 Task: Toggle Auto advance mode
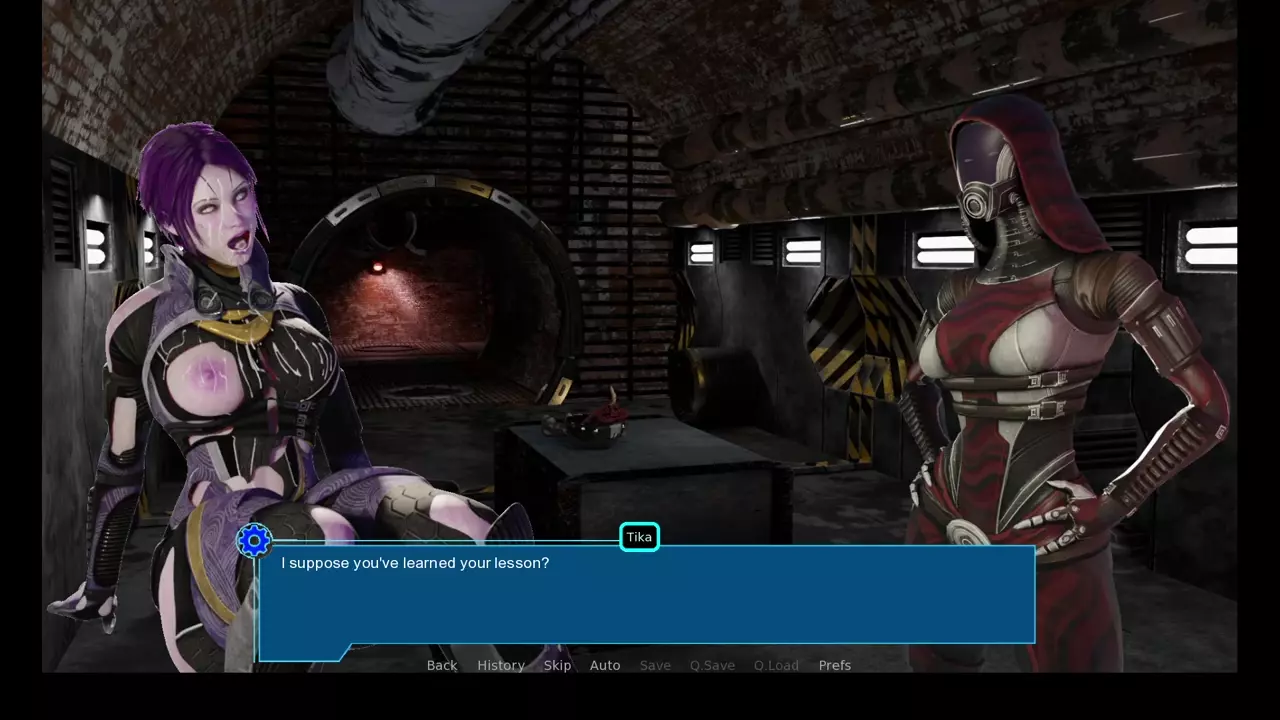(x=605, y=665)
